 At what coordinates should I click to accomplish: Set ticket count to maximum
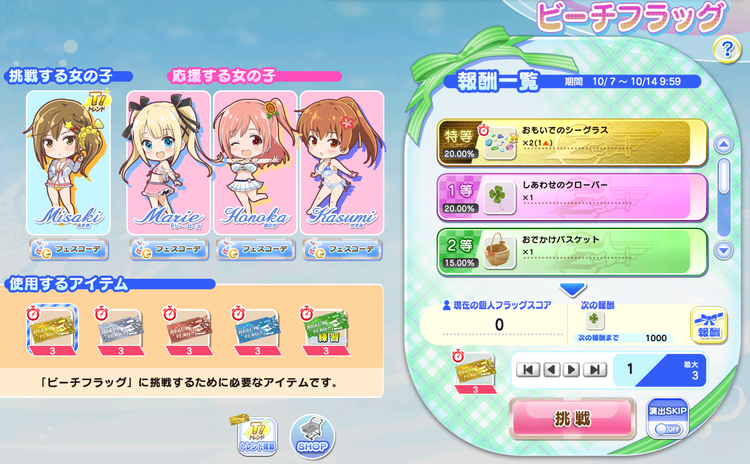(596, 370)
